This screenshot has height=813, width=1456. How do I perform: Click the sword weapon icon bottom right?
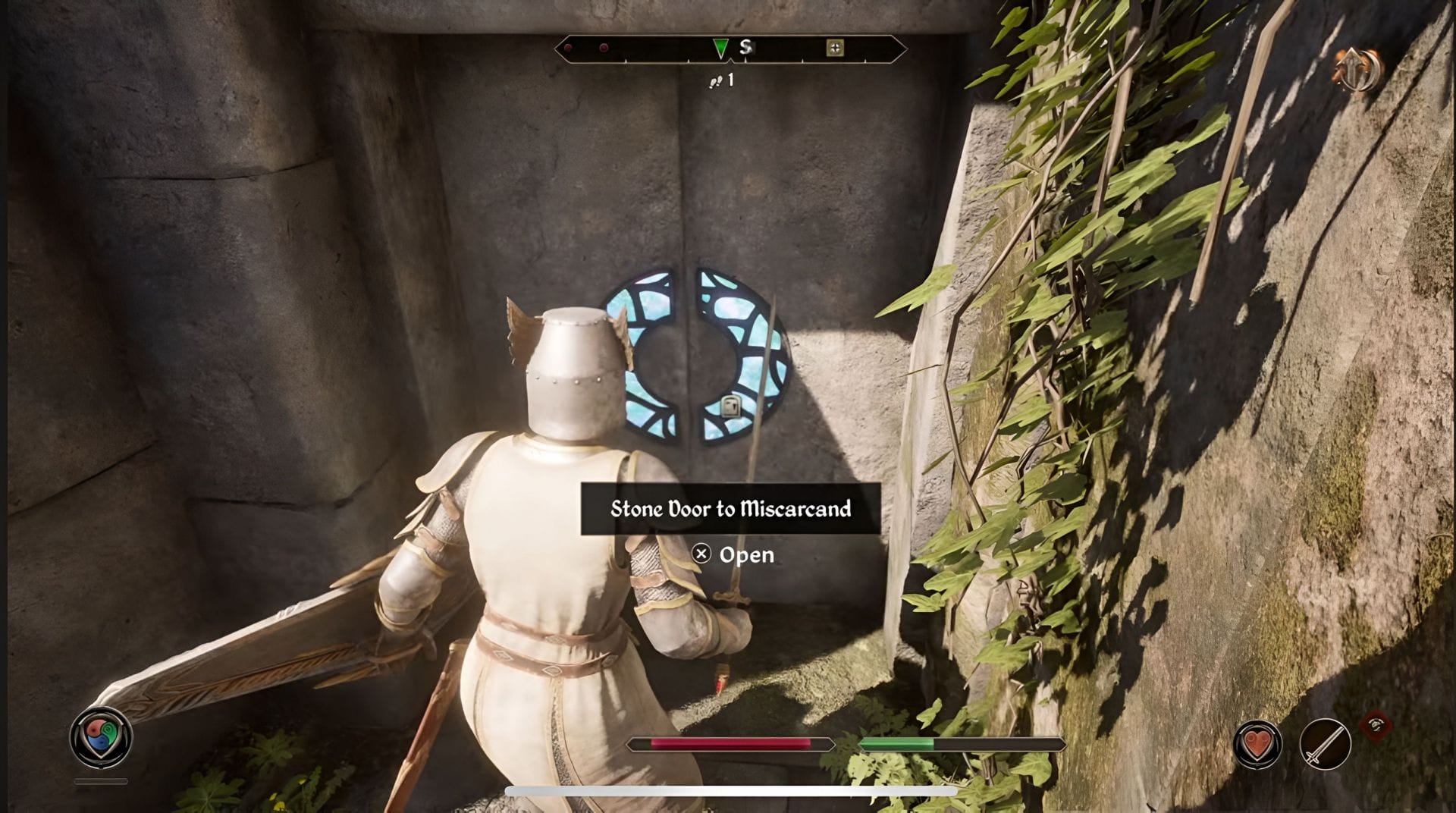point(1324,744)
